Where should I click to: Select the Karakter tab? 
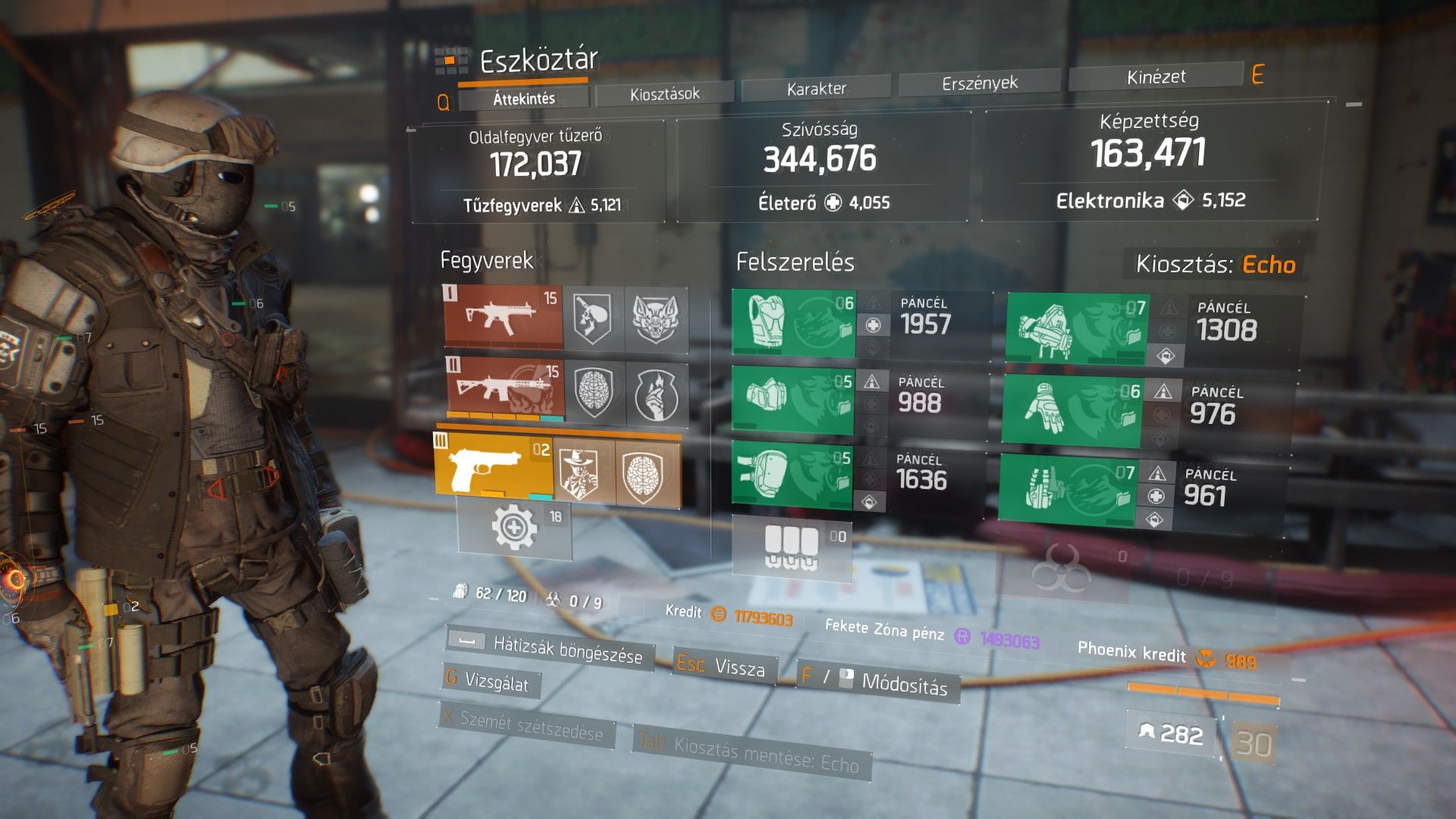(x=816, y=89)
